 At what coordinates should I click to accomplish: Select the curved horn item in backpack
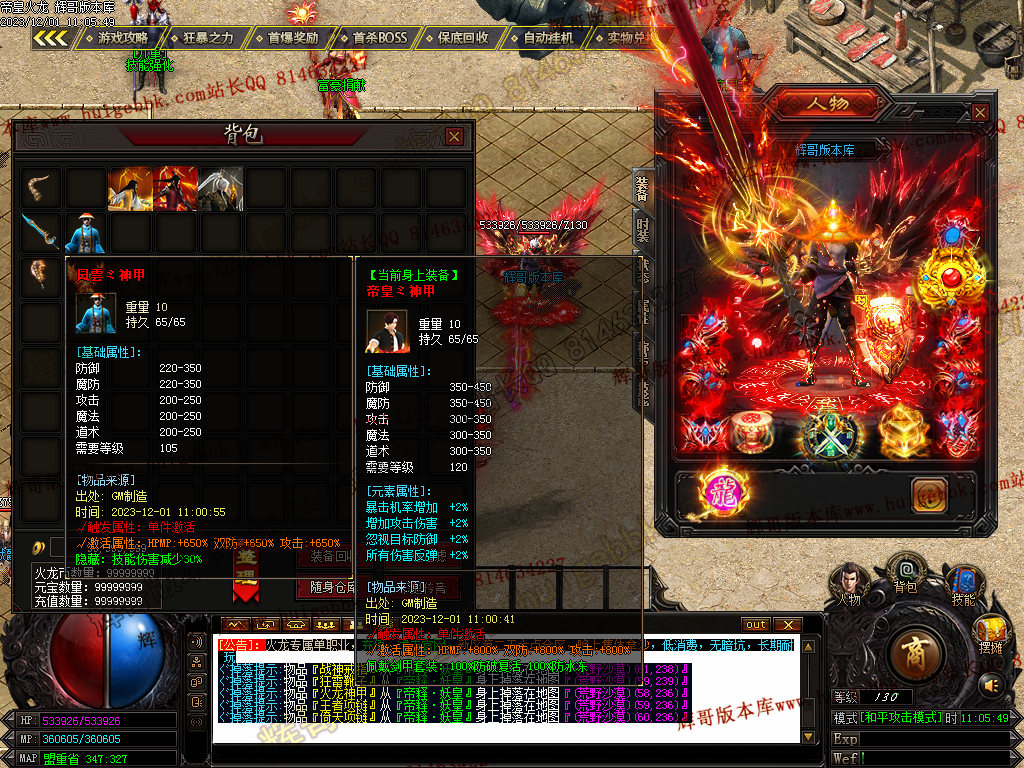[41, 188]
